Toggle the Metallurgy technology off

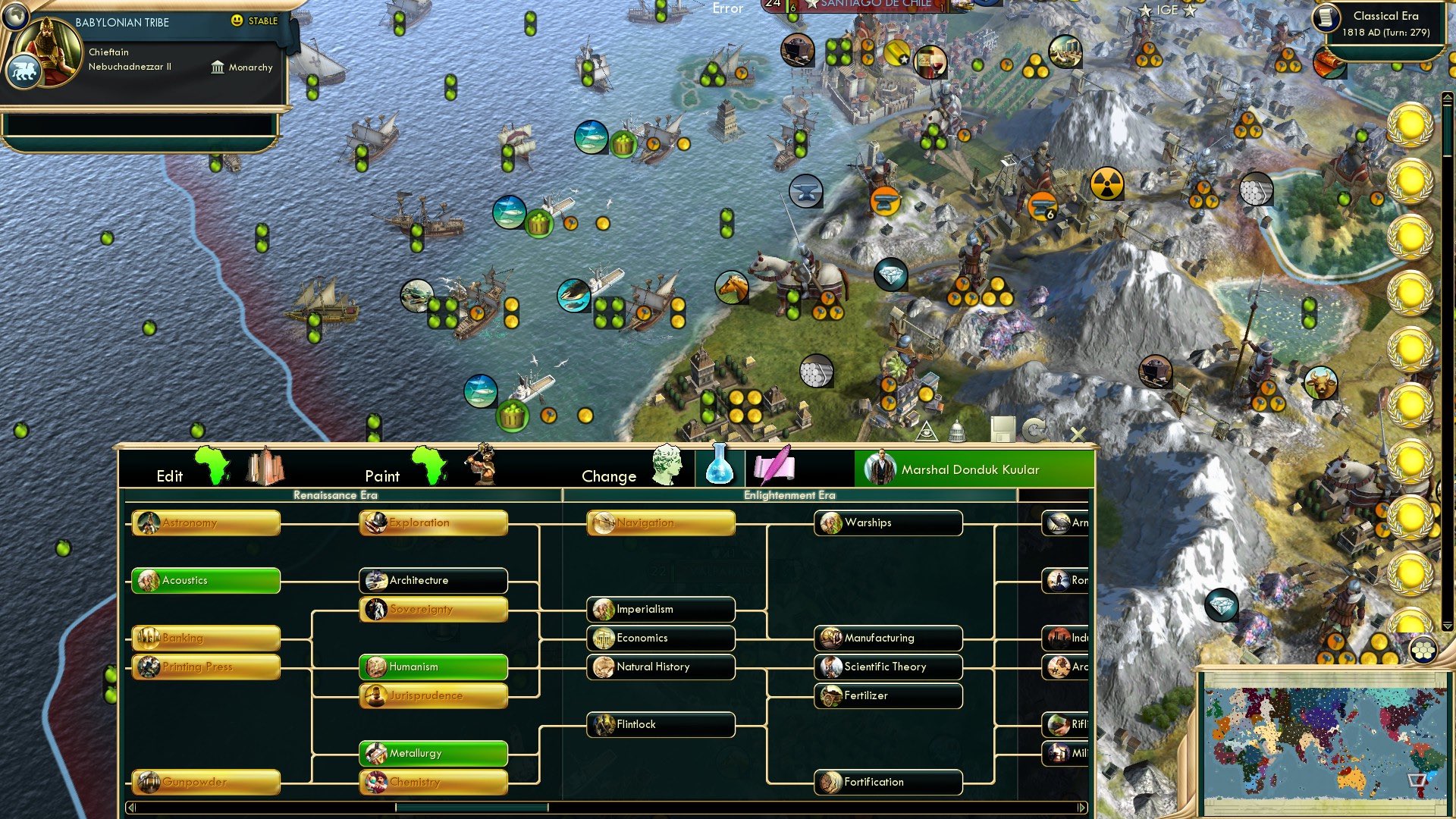(432, 753)
